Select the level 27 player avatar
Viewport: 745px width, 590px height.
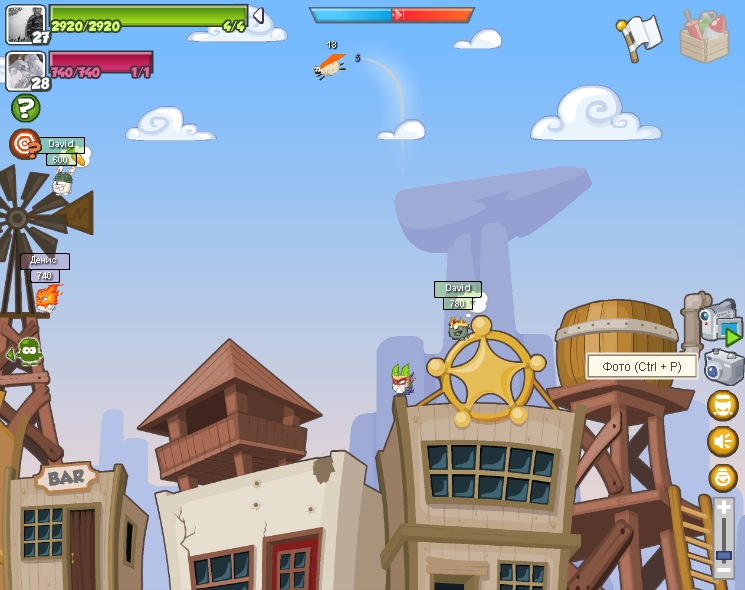click(x=25, y=22)
